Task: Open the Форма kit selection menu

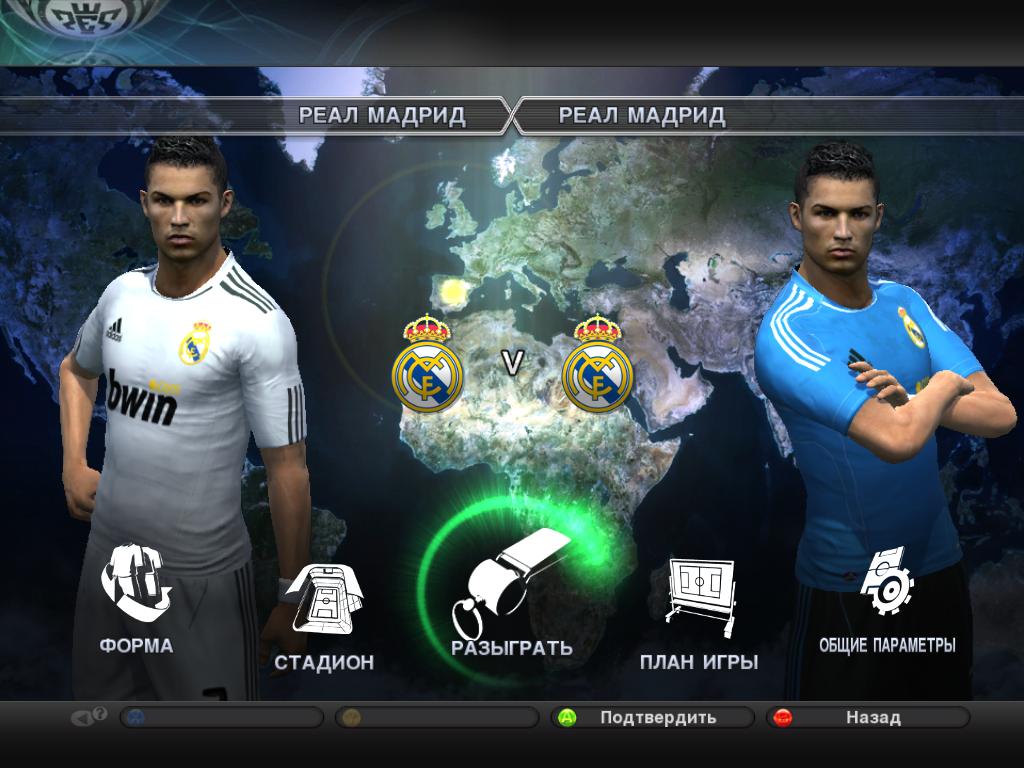Action: tap(136, 598)
